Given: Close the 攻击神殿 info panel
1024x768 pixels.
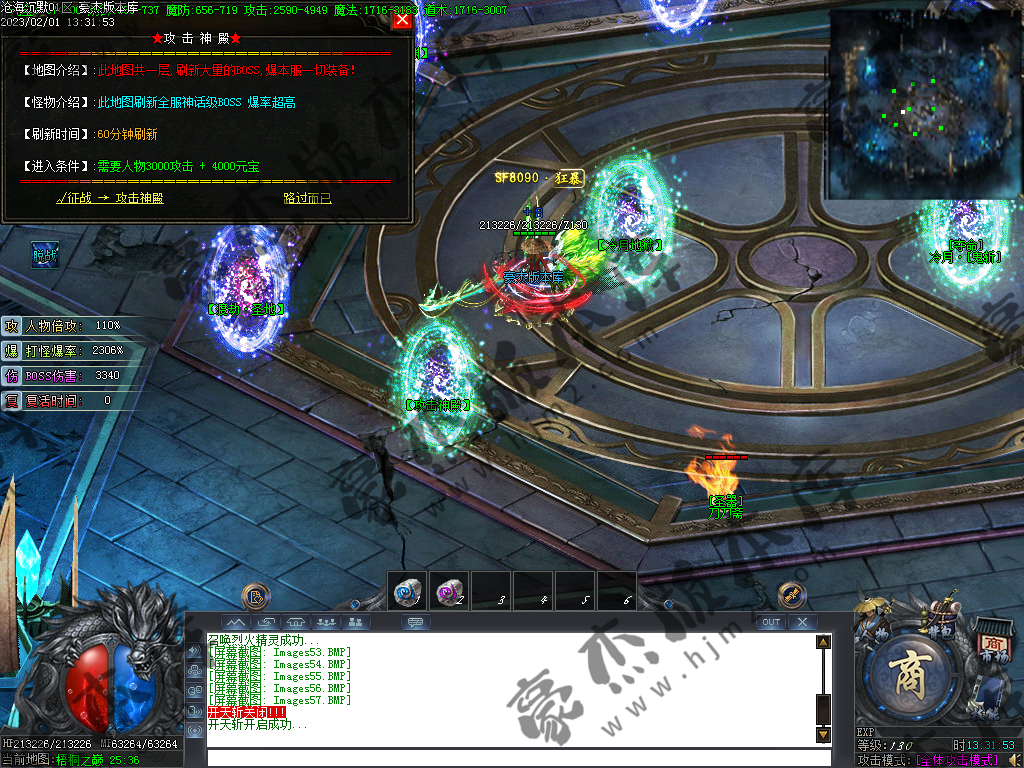Looking at the screenshot, I should (x=402, y=19).
